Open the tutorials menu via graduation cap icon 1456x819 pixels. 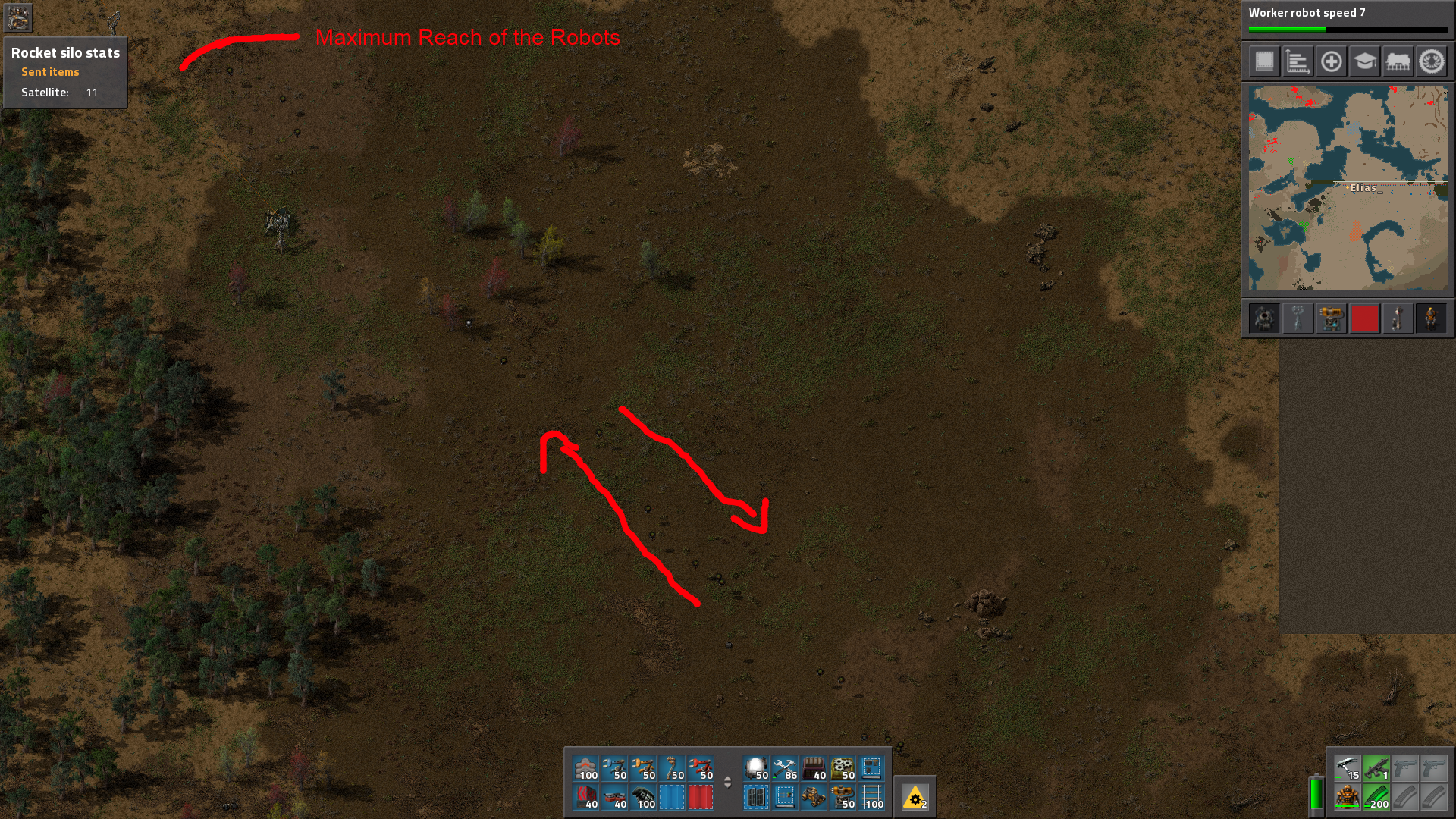click(1364, 61)
